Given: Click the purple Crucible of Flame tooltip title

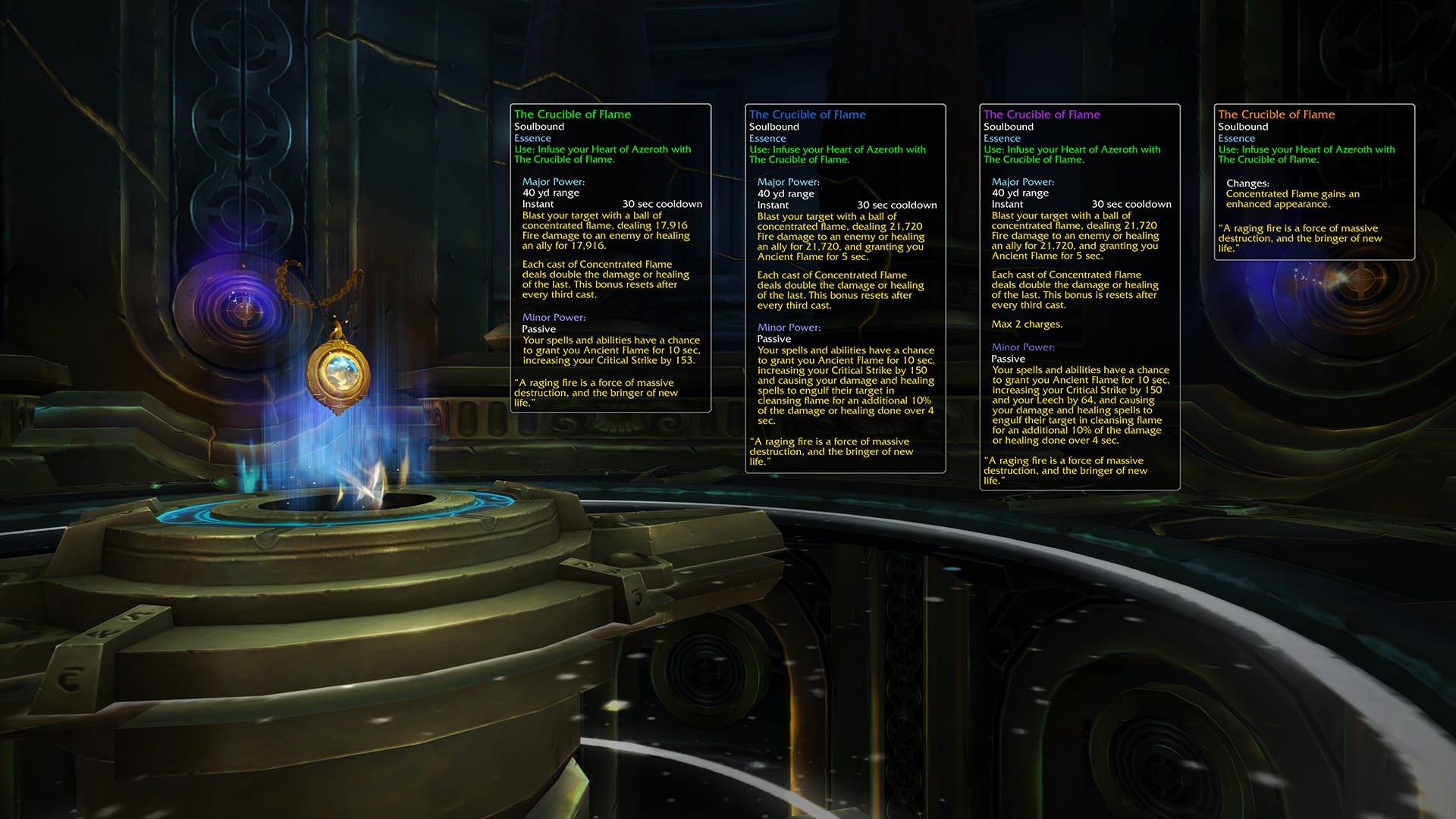Looking at the screenshot, I should (1040, 114).
